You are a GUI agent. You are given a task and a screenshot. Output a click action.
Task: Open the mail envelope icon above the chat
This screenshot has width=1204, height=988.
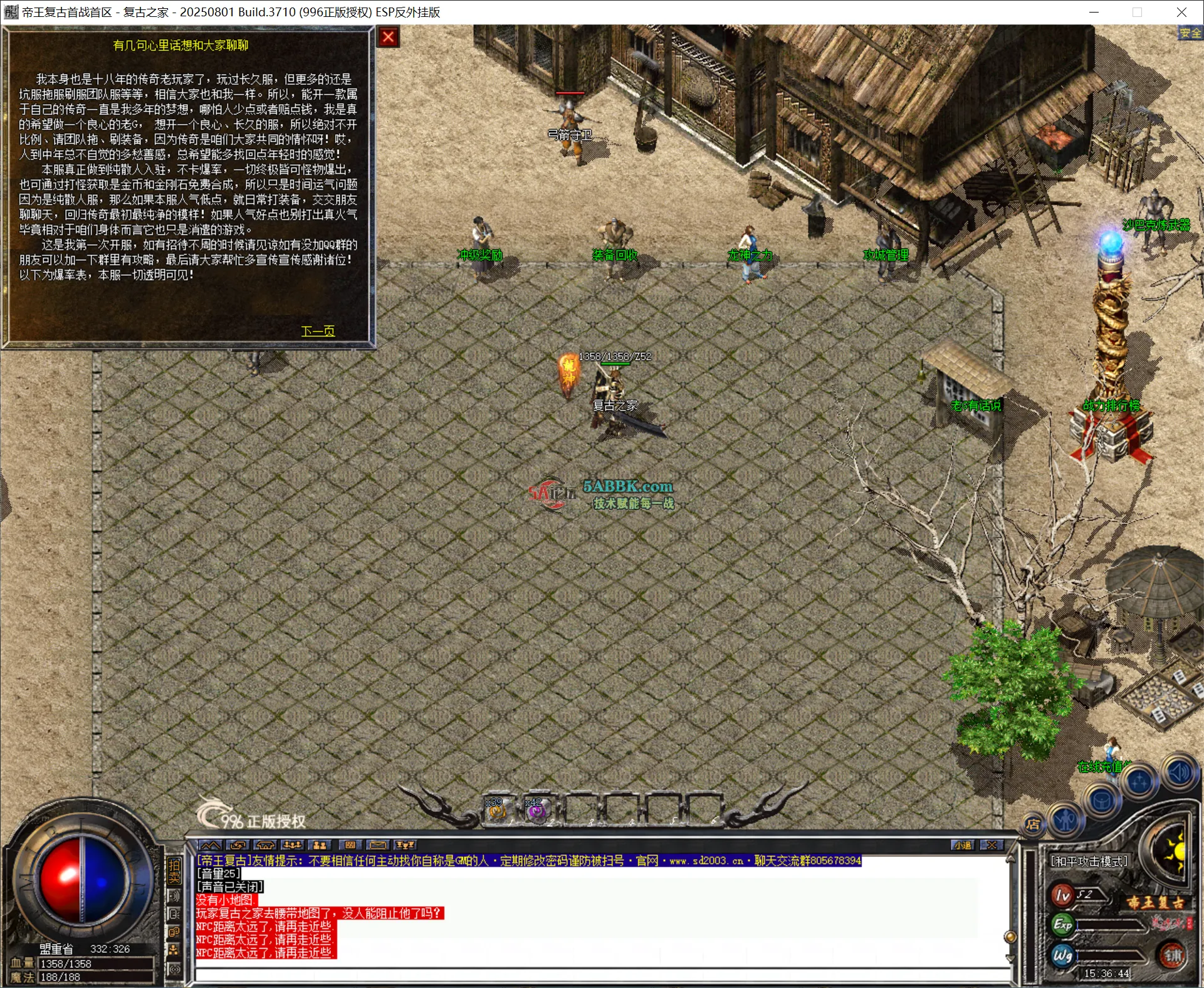click(378, 844)
